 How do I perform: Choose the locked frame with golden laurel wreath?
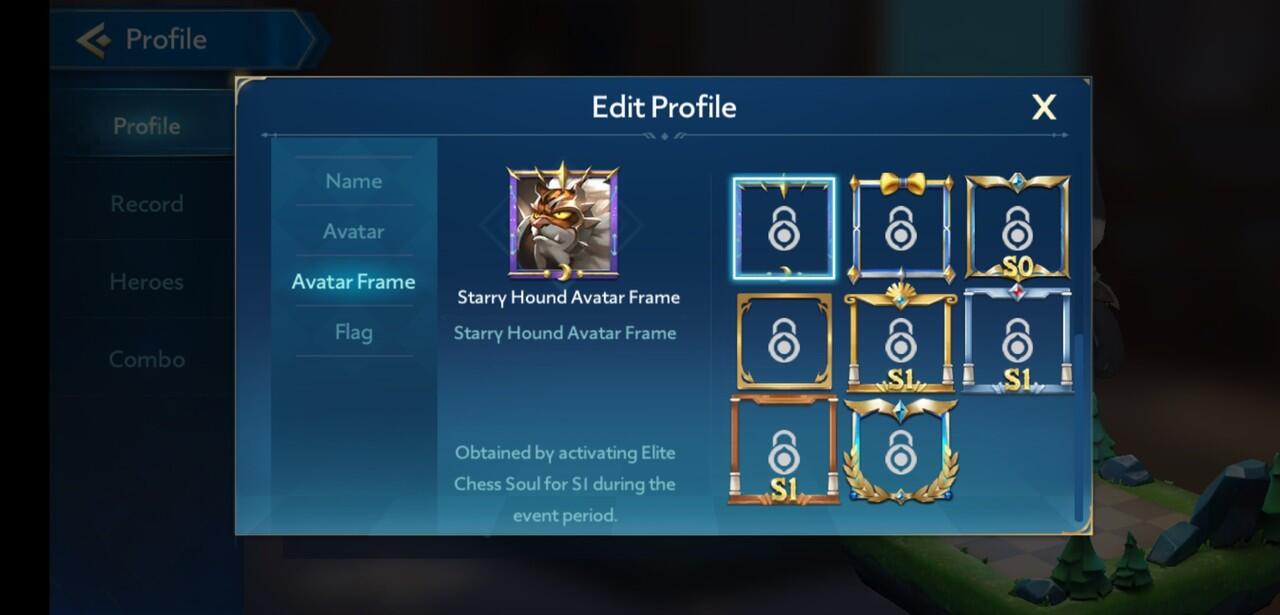click(x=901, y=451)
